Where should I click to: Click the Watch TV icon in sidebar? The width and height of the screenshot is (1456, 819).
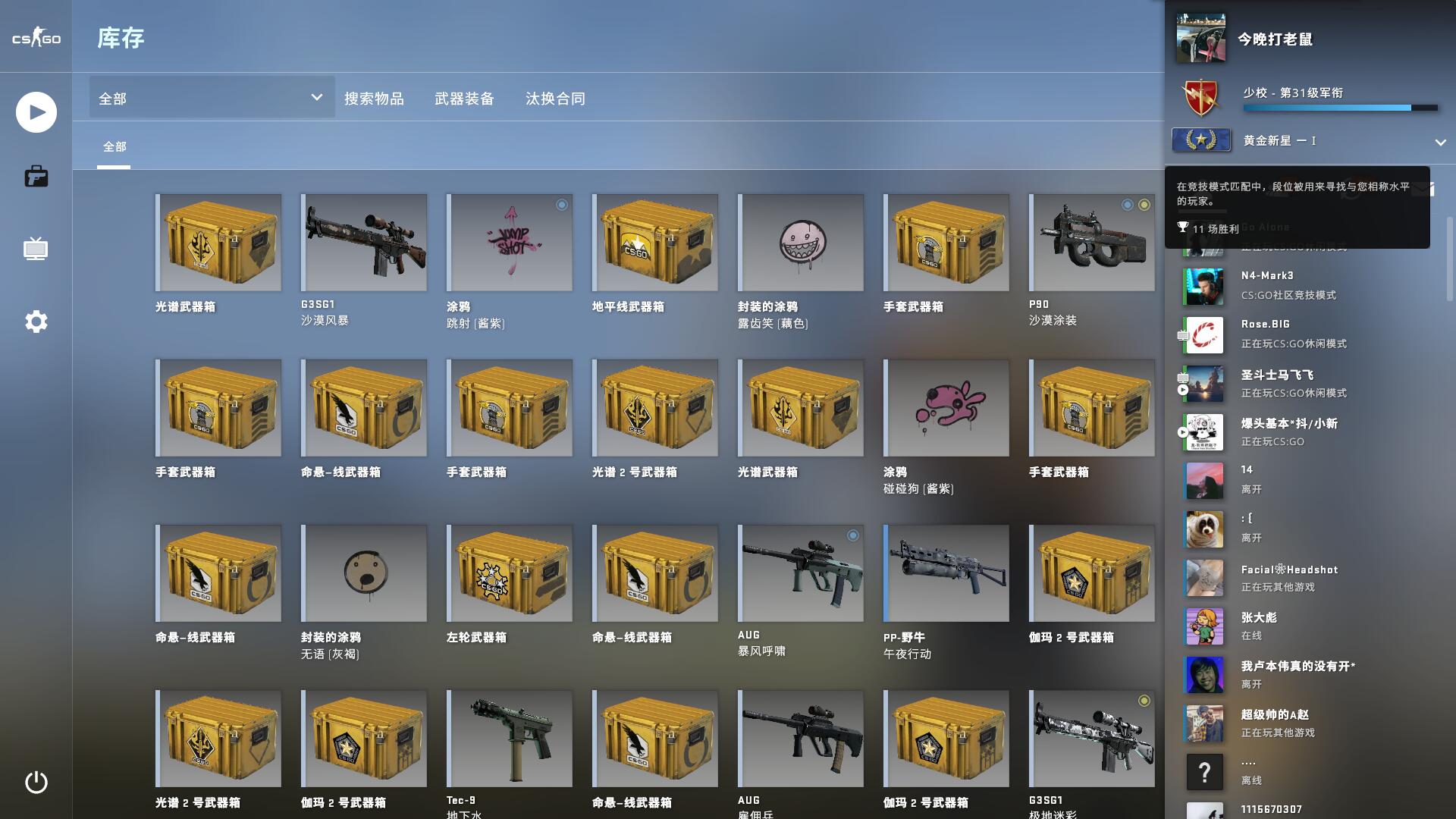pyautogui.click(x=35, y=249)
